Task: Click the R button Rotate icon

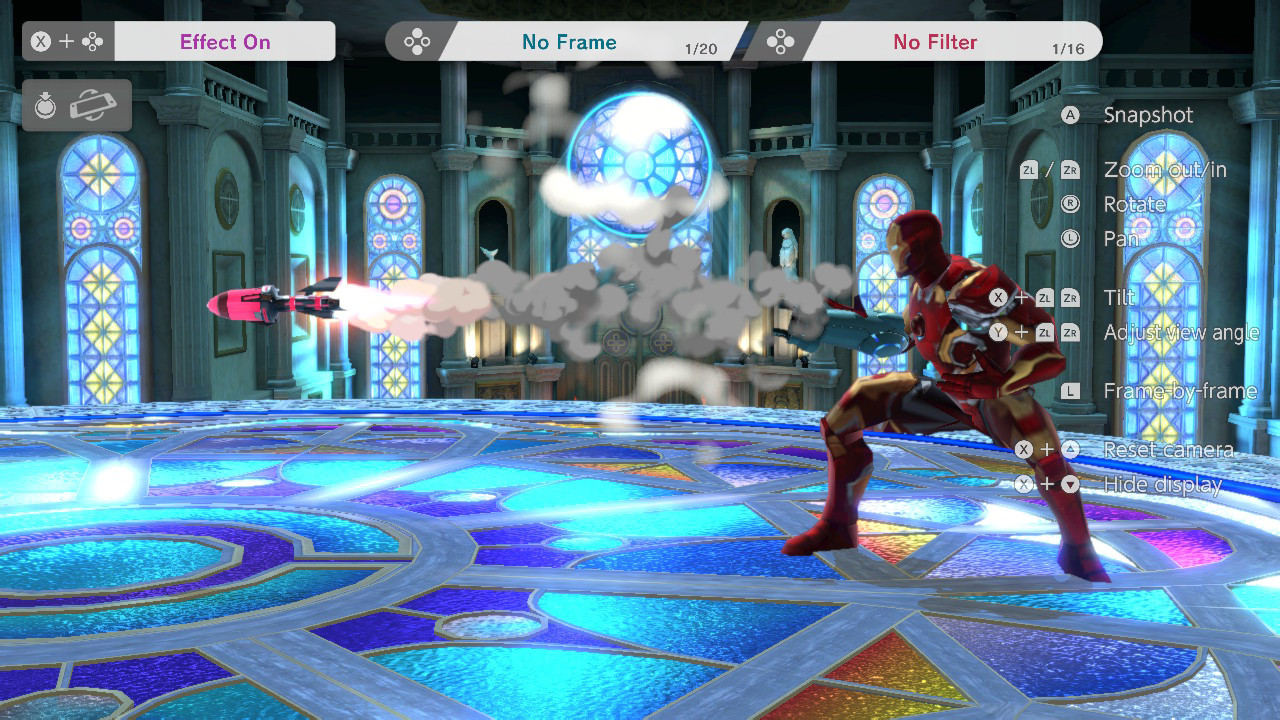Action: pos(1071,205)
